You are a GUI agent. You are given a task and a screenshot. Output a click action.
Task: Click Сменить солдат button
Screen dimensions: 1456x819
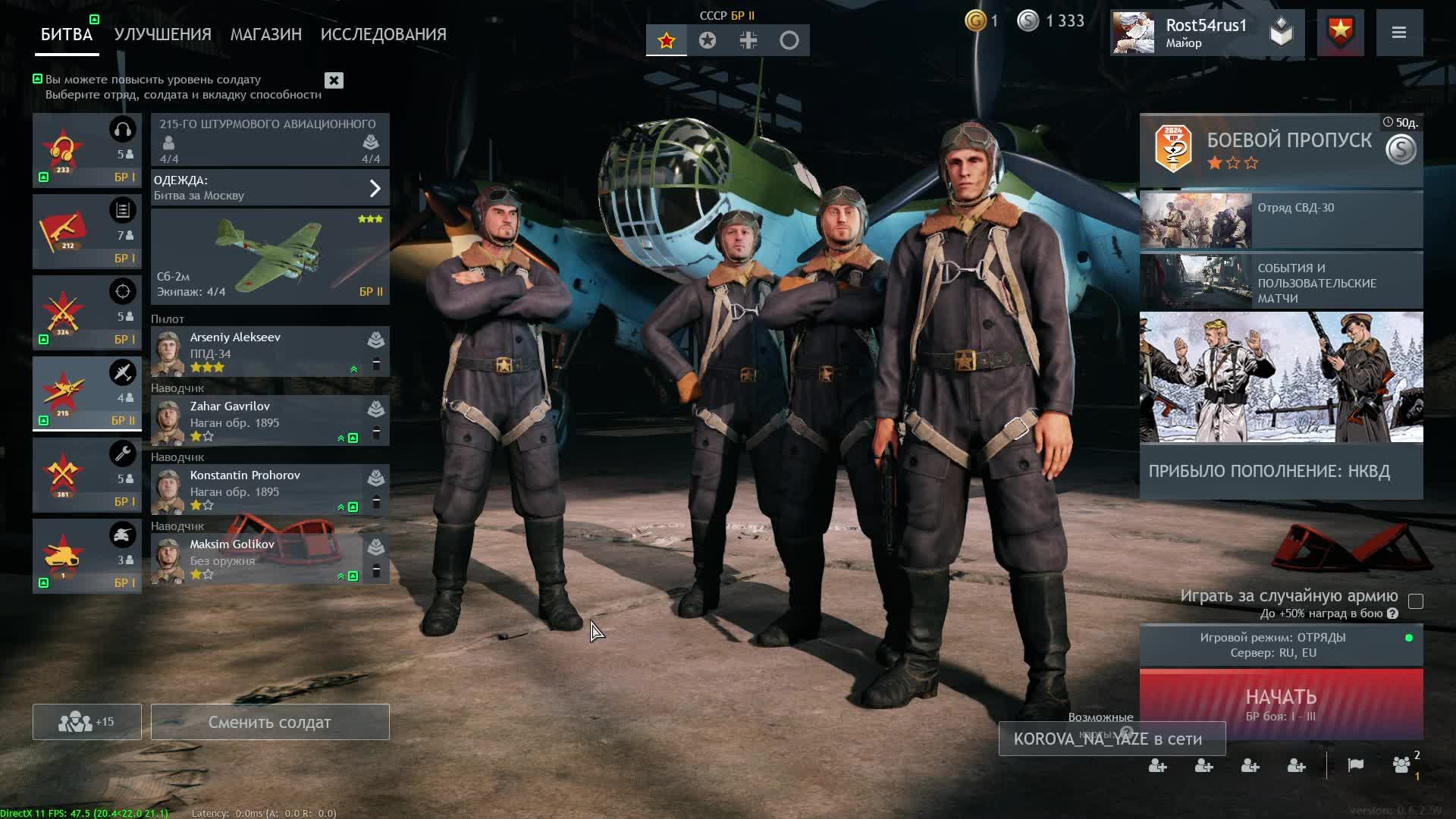point(269,722)
